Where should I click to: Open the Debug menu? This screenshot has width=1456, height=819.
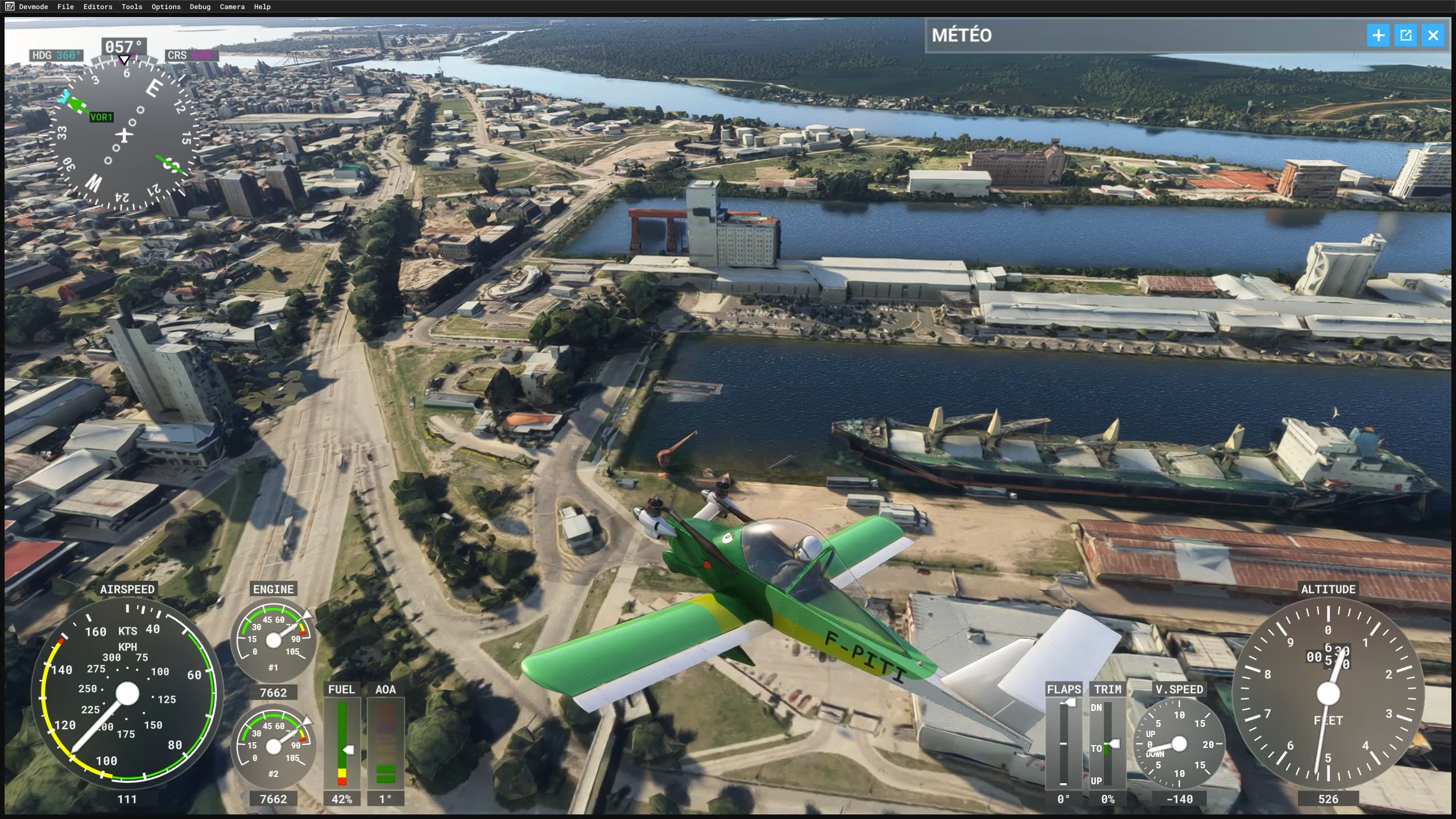[x=200, y=7]
